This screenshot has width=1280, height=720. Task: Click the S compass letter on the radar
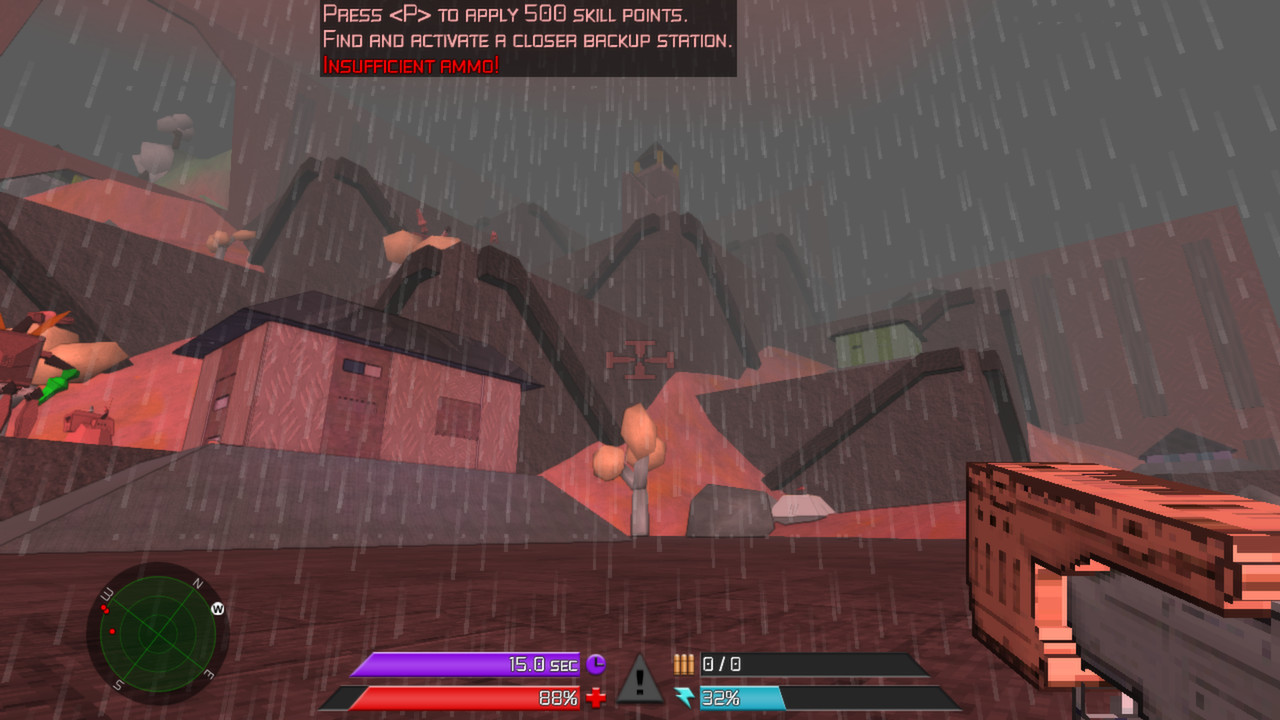click(x=116, y=683)
